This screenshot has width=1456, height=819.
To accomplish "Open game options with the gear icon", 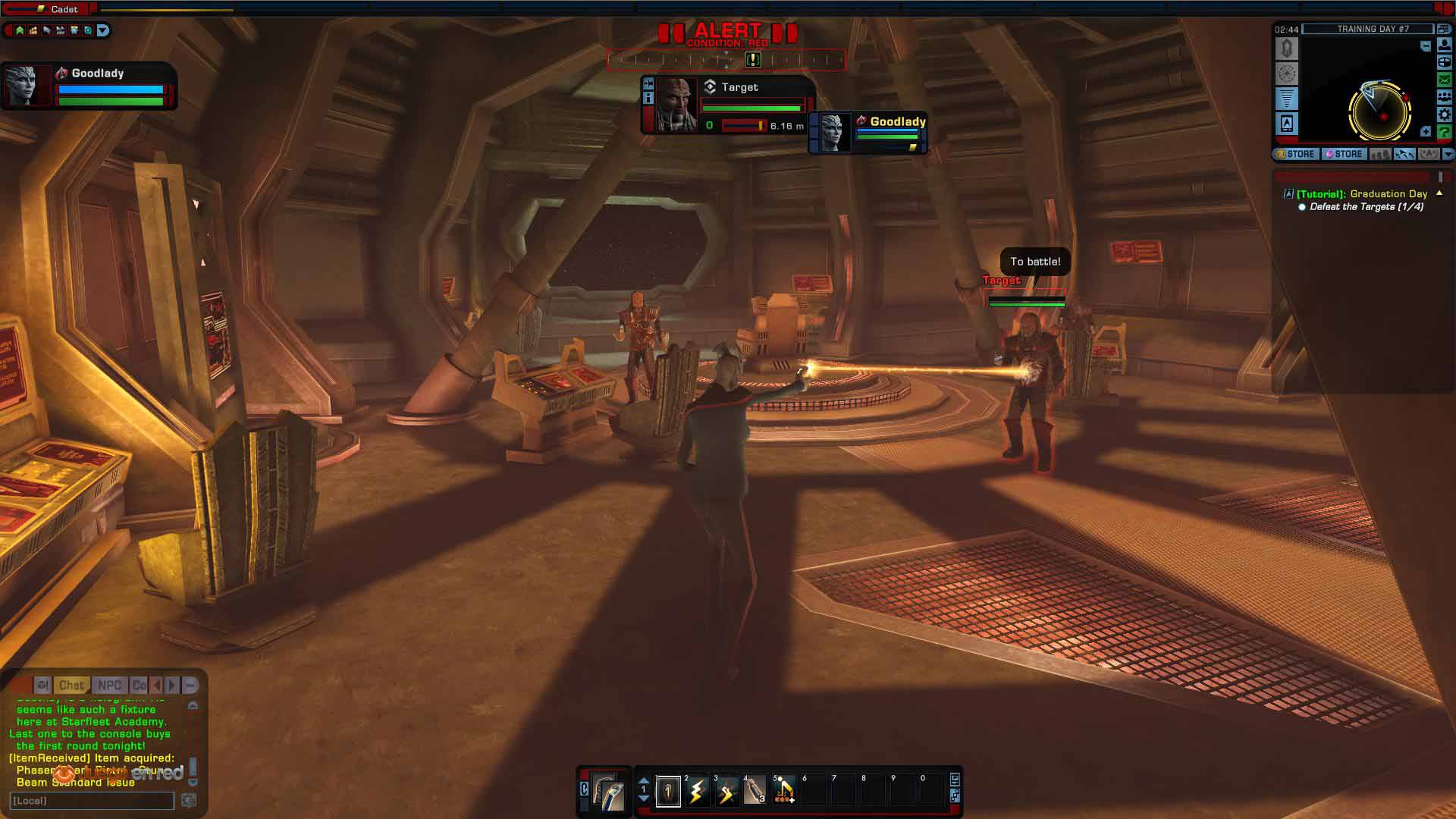I will tap(1444, 115).
